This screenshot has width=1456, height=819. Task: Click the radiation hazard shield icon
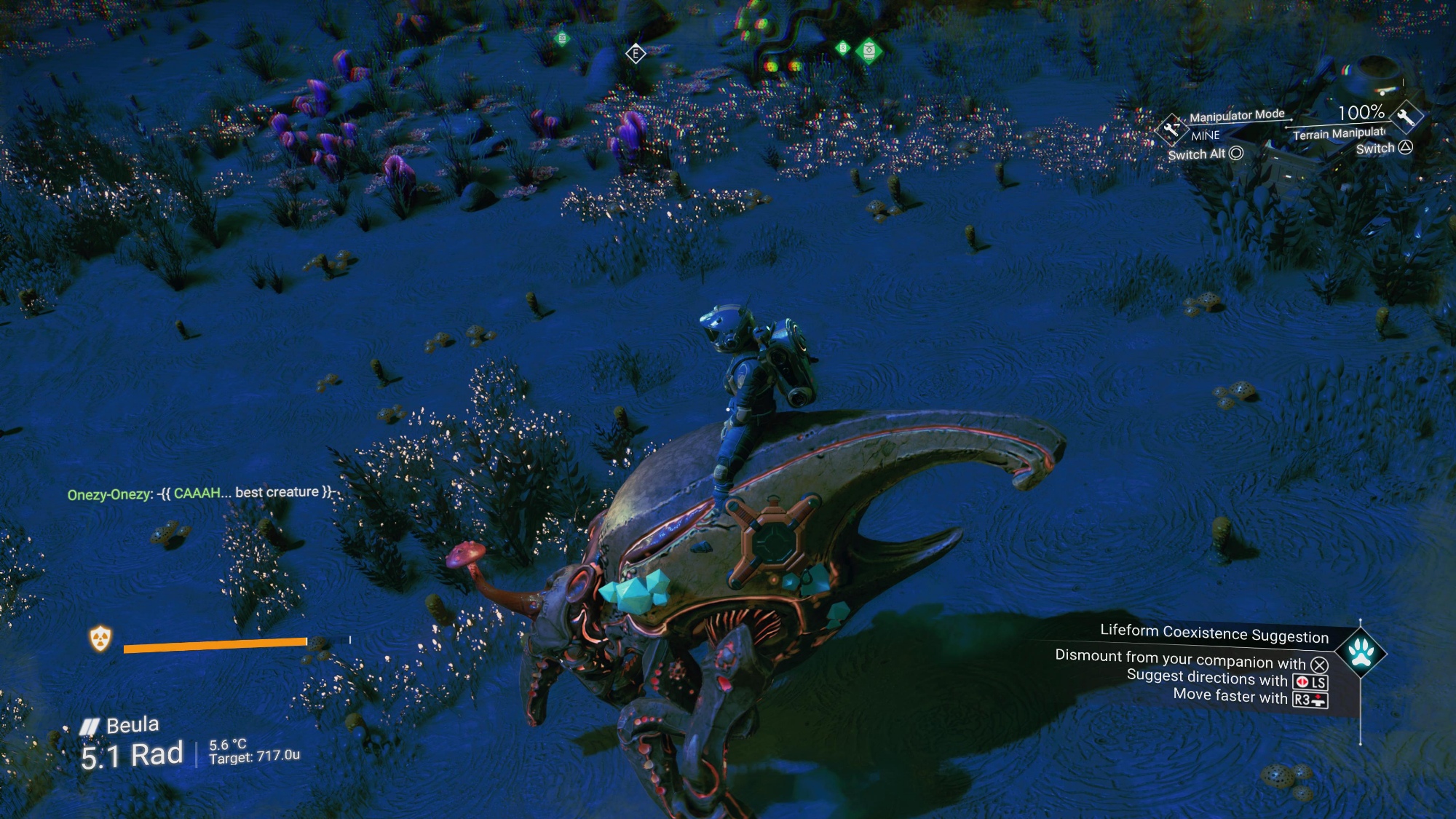point(100,638)
